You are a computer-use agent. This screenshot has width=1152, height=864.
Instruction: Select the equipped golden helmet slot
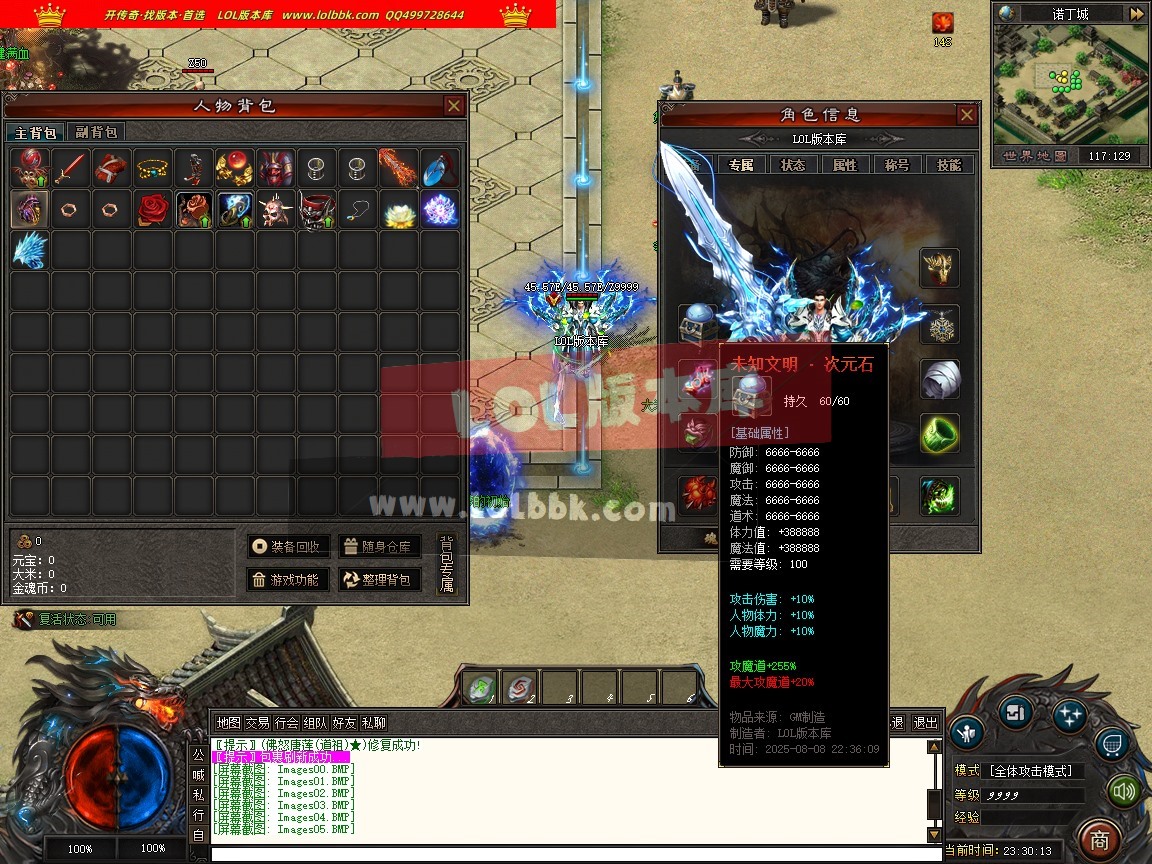[x=939, y=268]
